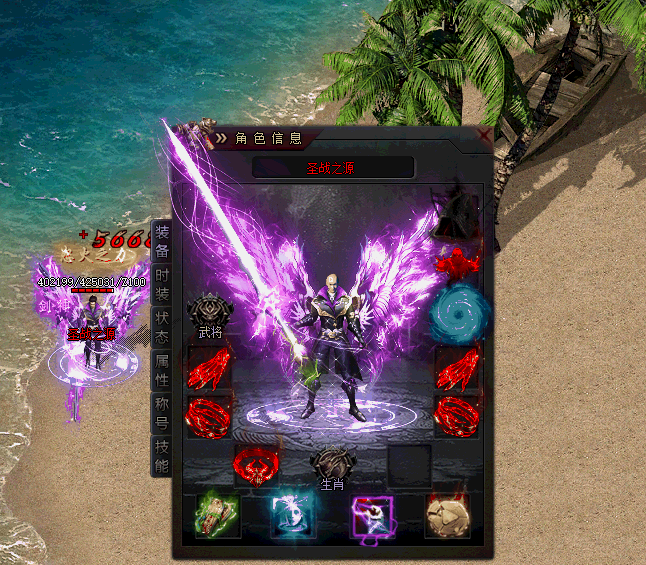This screenshot has height=565, width=646.
Task: Switch to the 装备 equipment tab
Action: tap(162, 243)
